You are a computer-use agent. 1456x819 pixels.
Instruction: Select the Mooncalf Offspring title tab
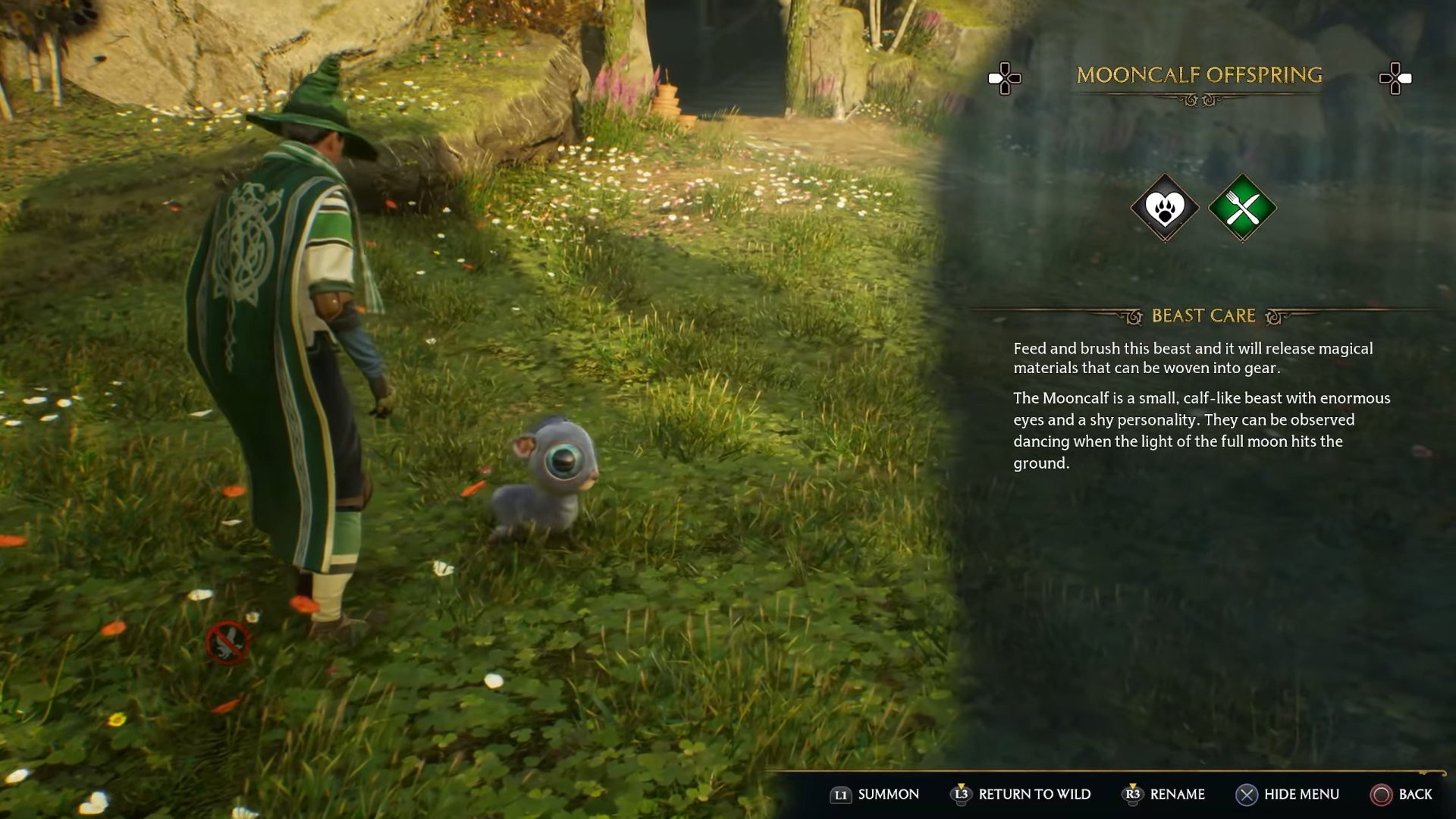click(1200, 76)
